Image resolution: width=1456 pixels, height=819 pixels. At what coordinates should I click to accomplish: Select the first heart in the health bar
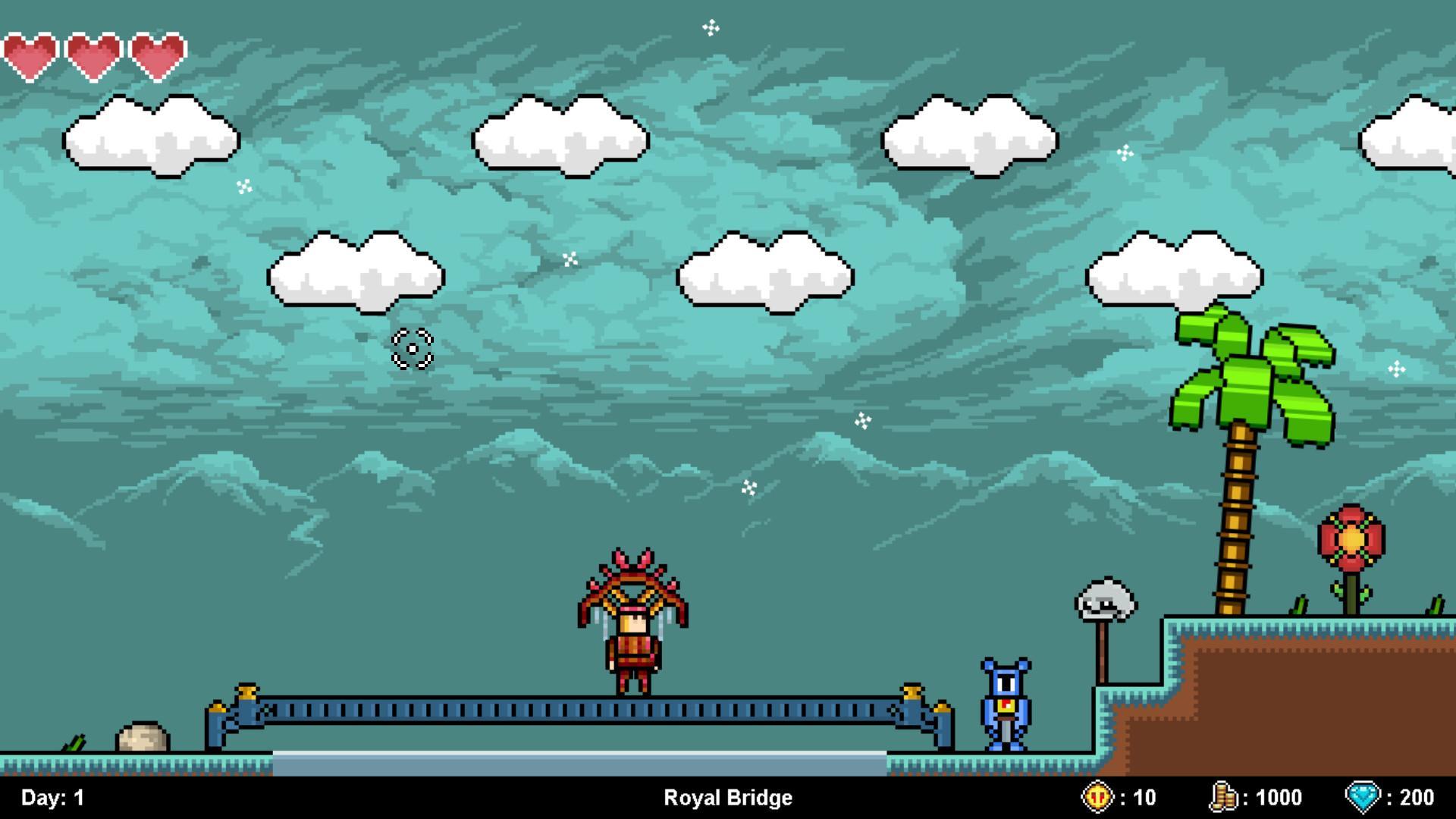pos(32,50)
